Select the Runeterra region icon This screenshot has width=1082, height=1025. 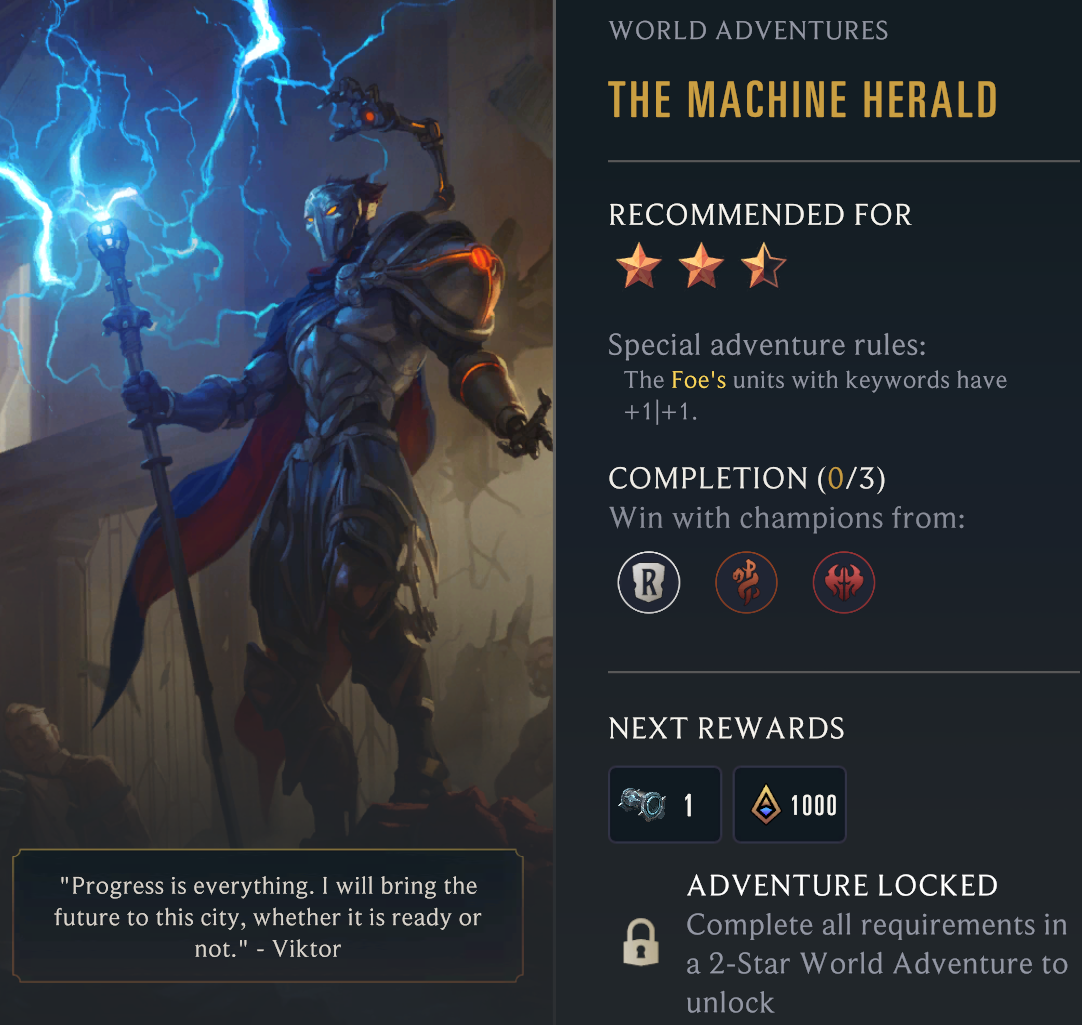tap(648, 582)
